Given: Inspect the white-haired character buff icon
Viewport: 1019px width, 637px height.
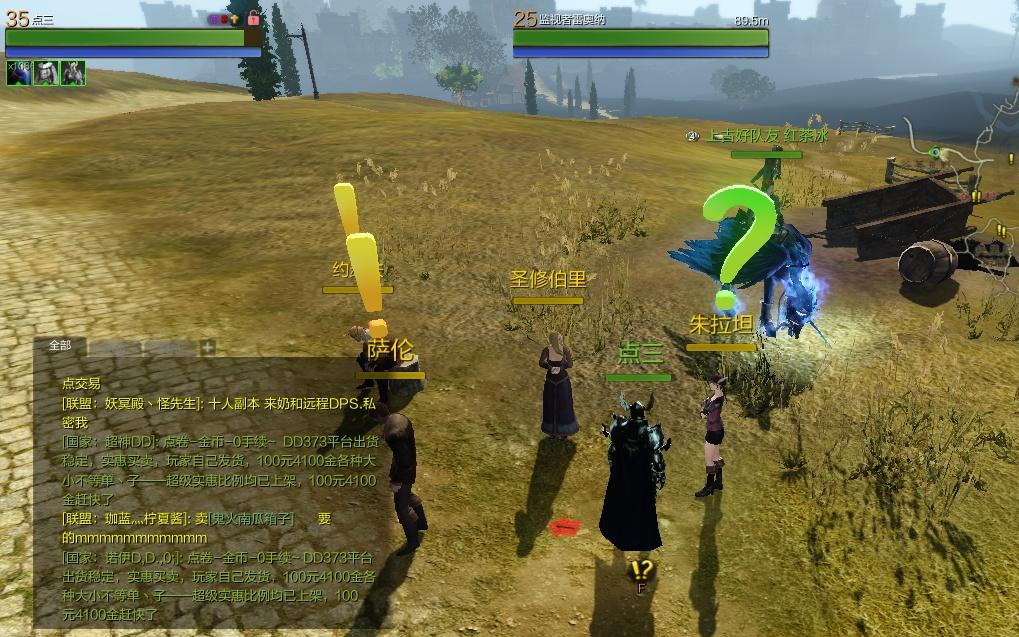Looking at the screenshot, I should coord(45,73).
